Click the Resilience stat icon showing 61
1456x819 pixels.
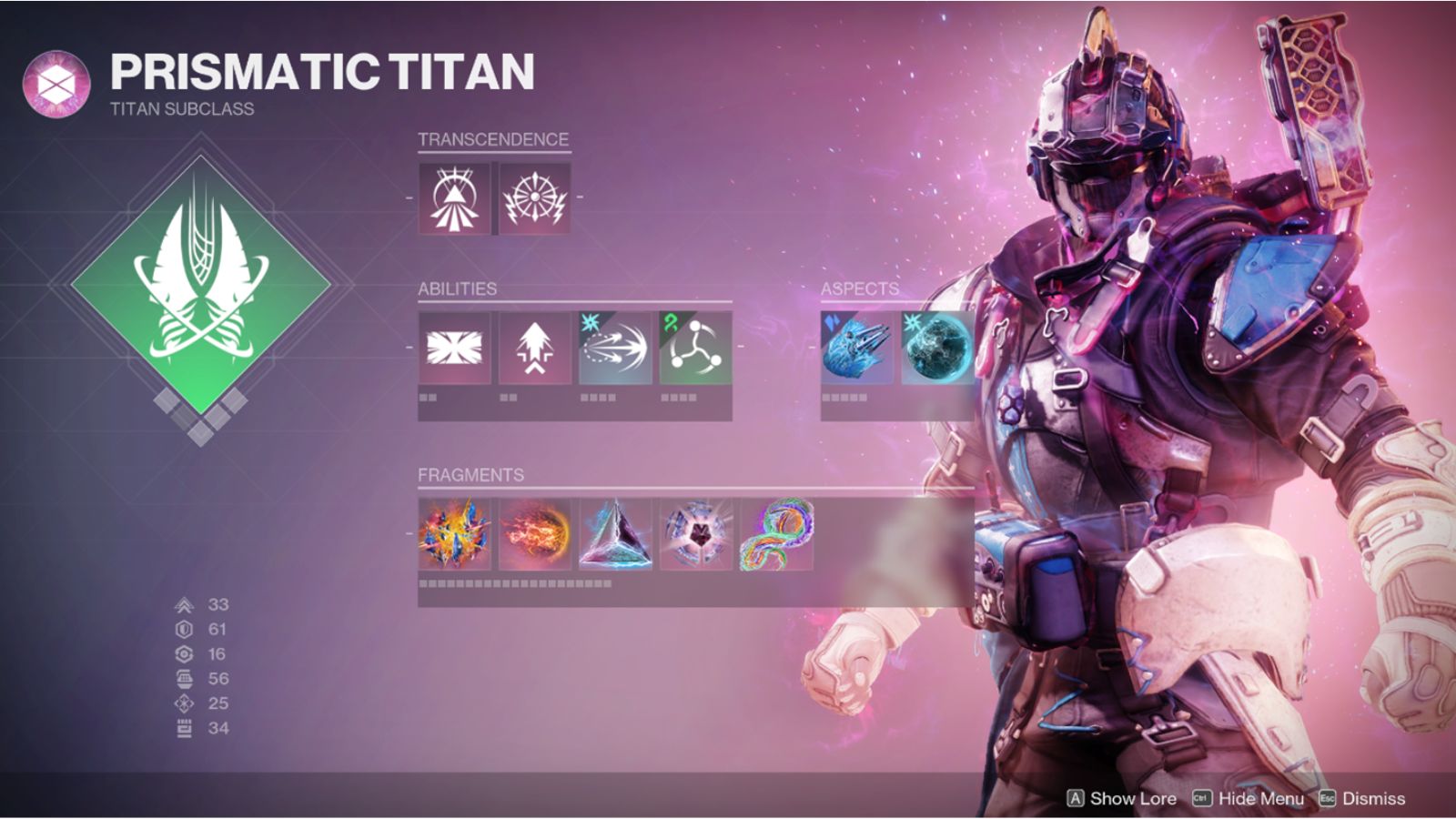[182, 628]
